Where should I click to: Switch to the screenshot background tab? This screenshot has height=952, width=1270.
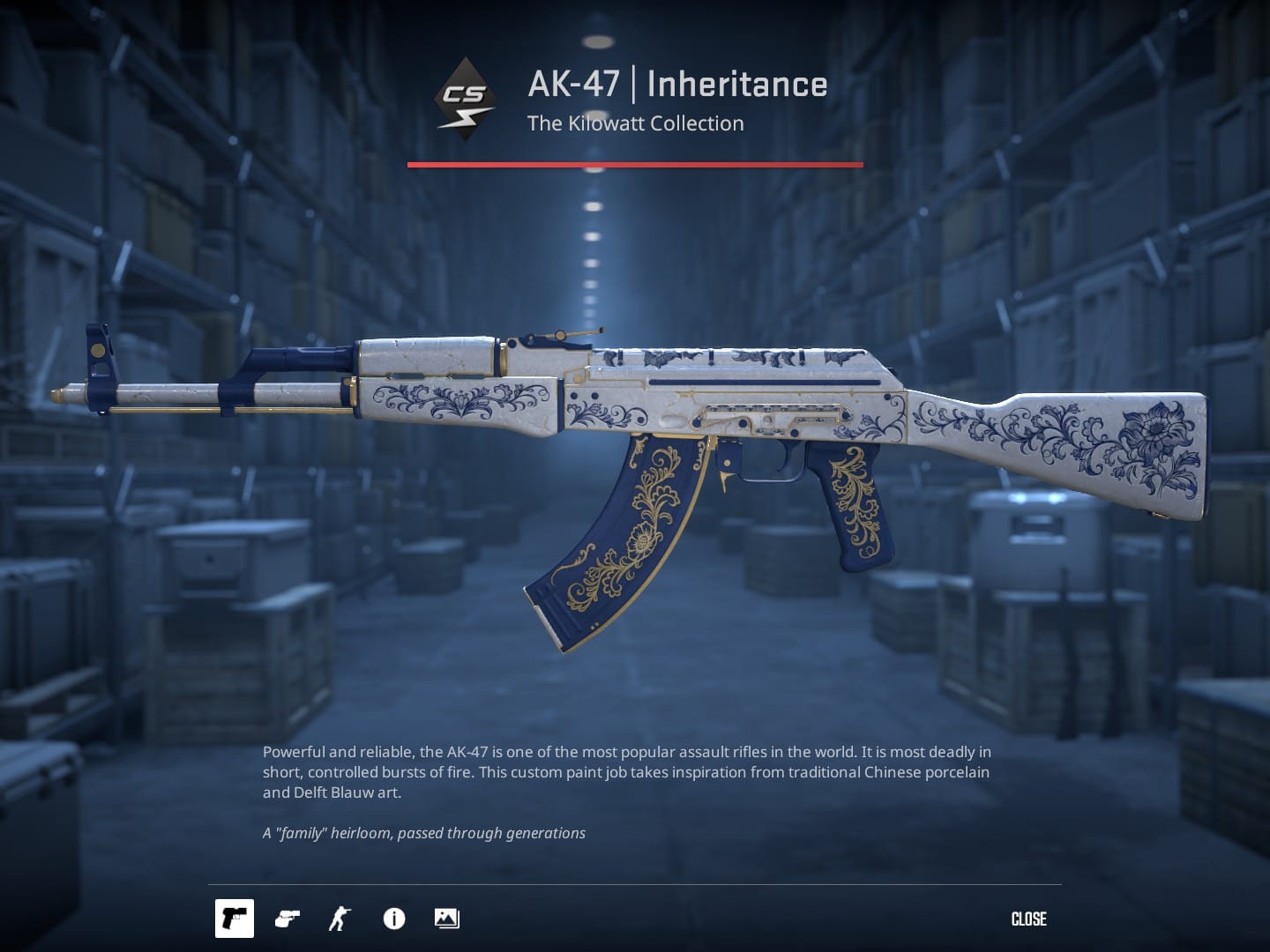pos(446,919)
